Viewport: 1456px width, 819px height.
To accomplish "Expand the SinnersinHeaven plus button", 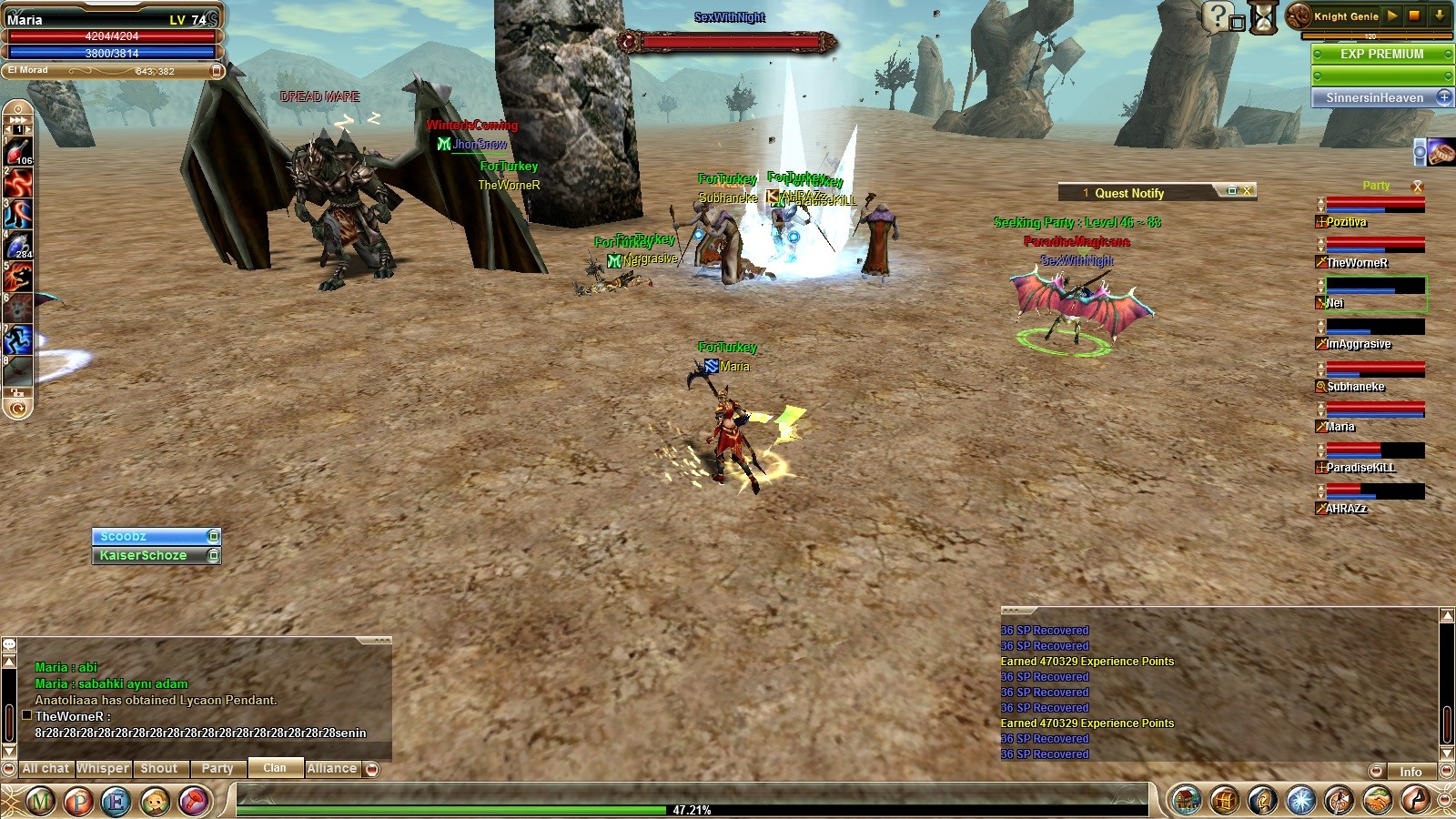I will pos(1444,97).
